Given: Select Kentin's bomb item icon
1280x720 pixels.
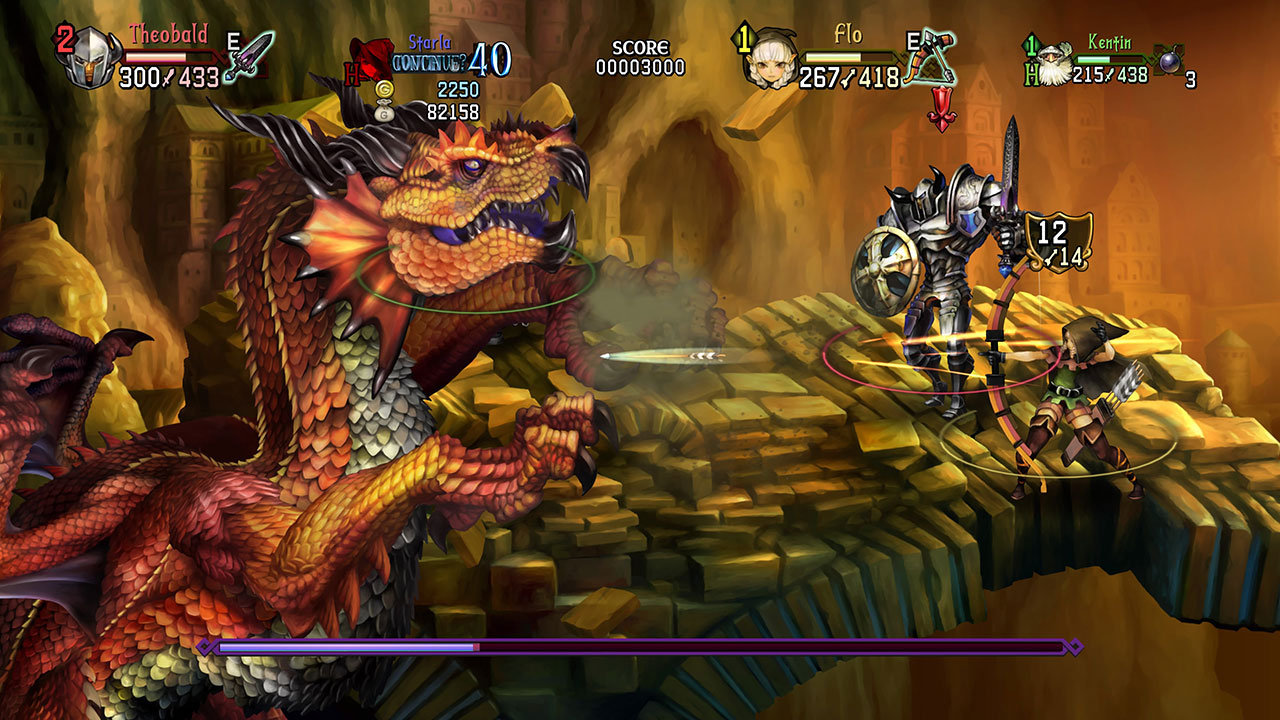Looking at the screenshot, I should 1166,60.
